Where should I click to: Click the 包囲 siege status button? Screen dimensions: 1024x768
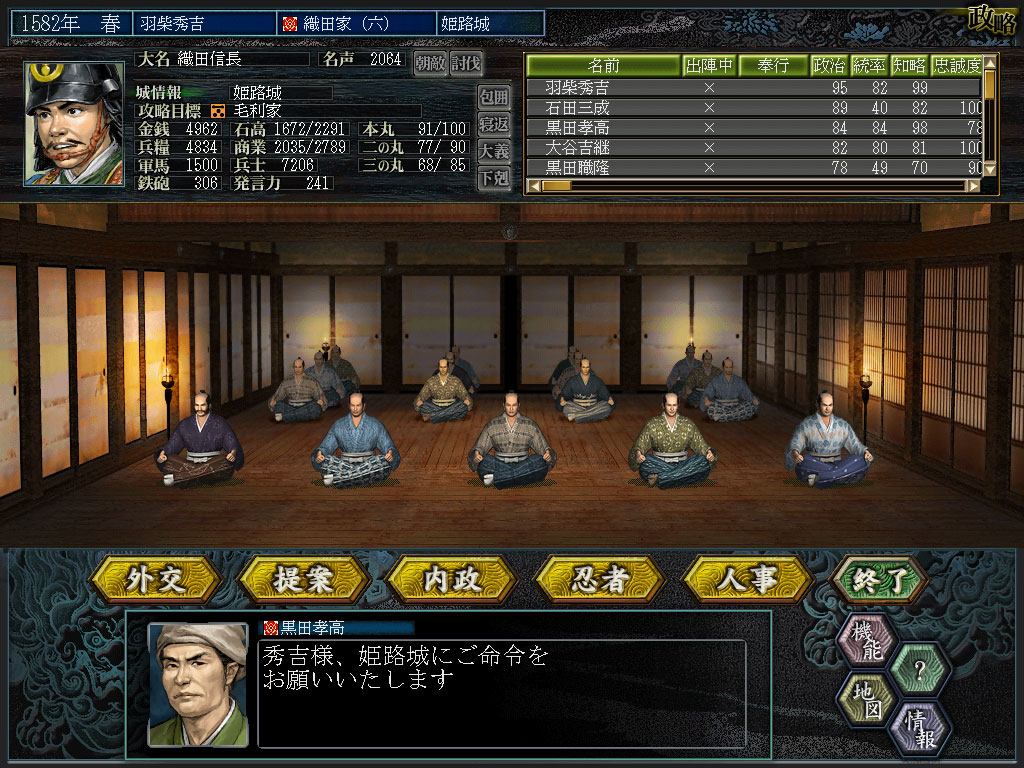(x=494, y=97)
